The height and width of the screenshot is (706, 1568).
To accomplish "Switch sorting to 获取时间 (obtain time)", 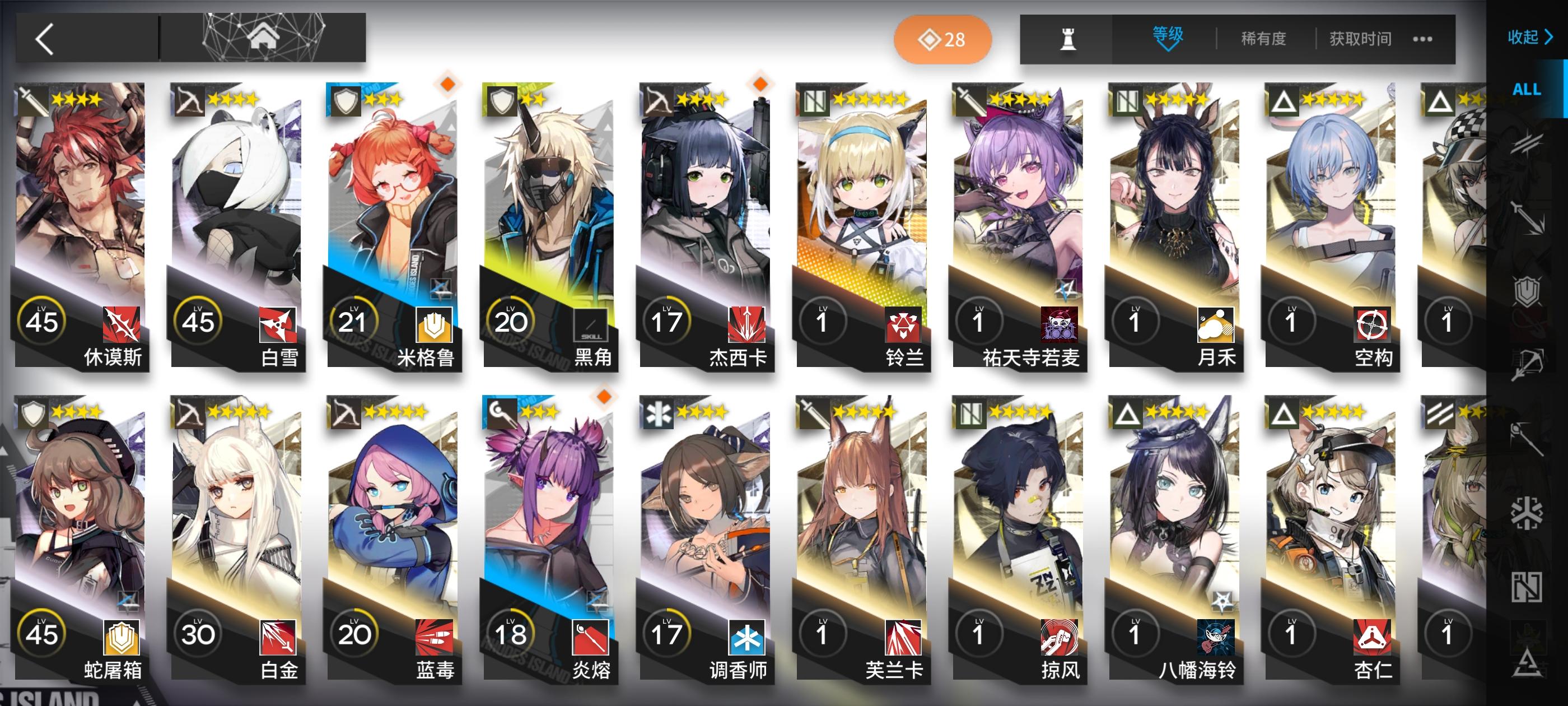I will [x=1360, y=38].
